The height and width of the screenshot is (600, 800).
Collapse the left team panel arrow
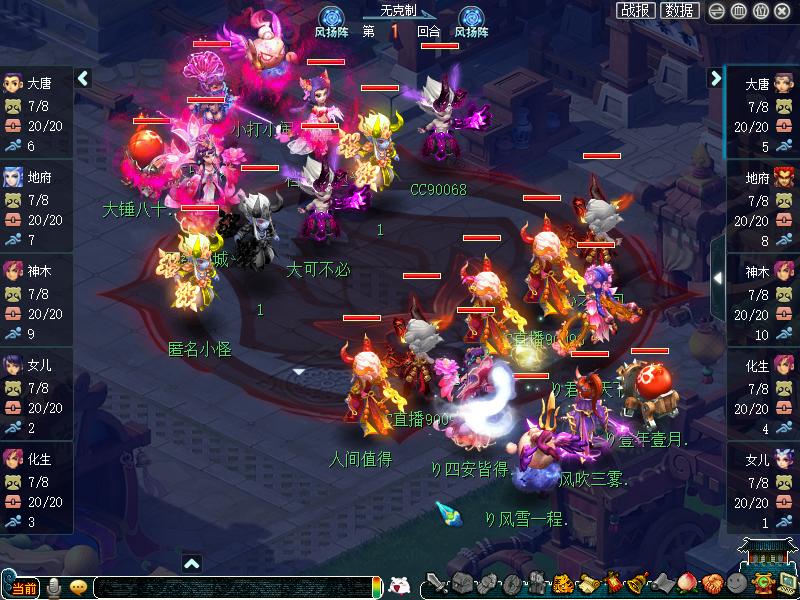tap(83, 78)
